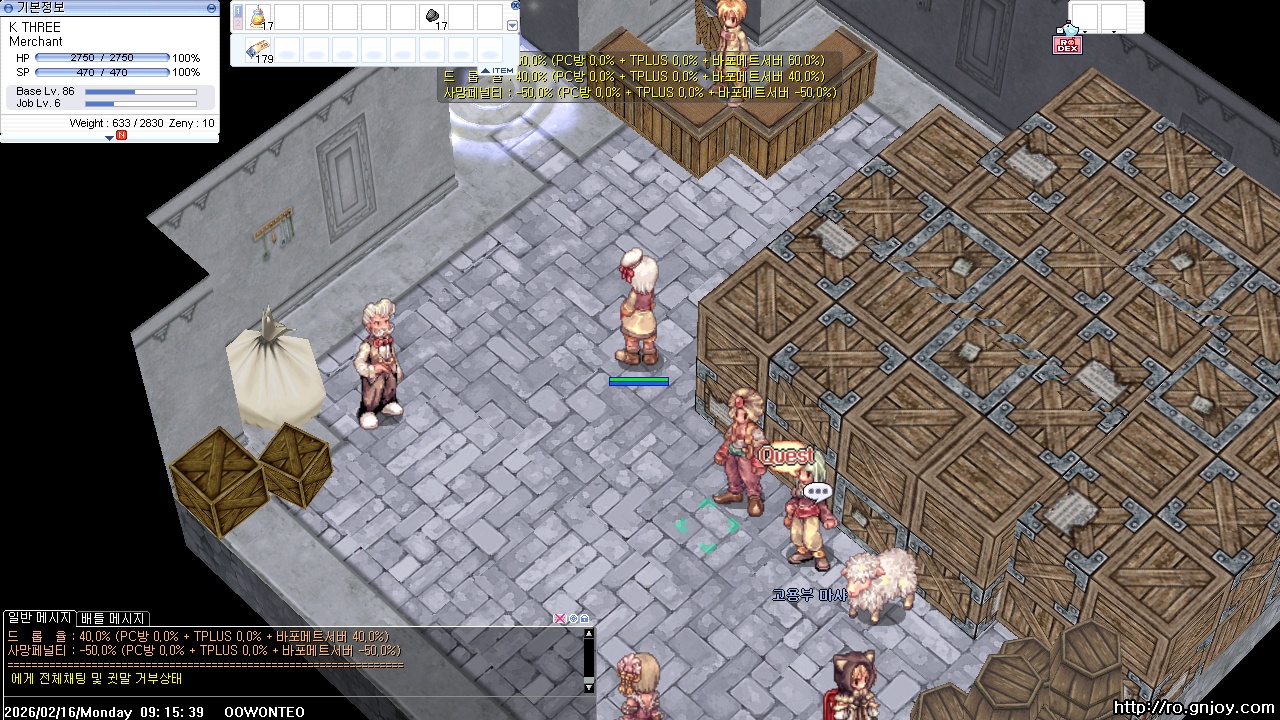
Task: Click the pink X chat window button
Action: pyautogui.click(x=560, y=619)
